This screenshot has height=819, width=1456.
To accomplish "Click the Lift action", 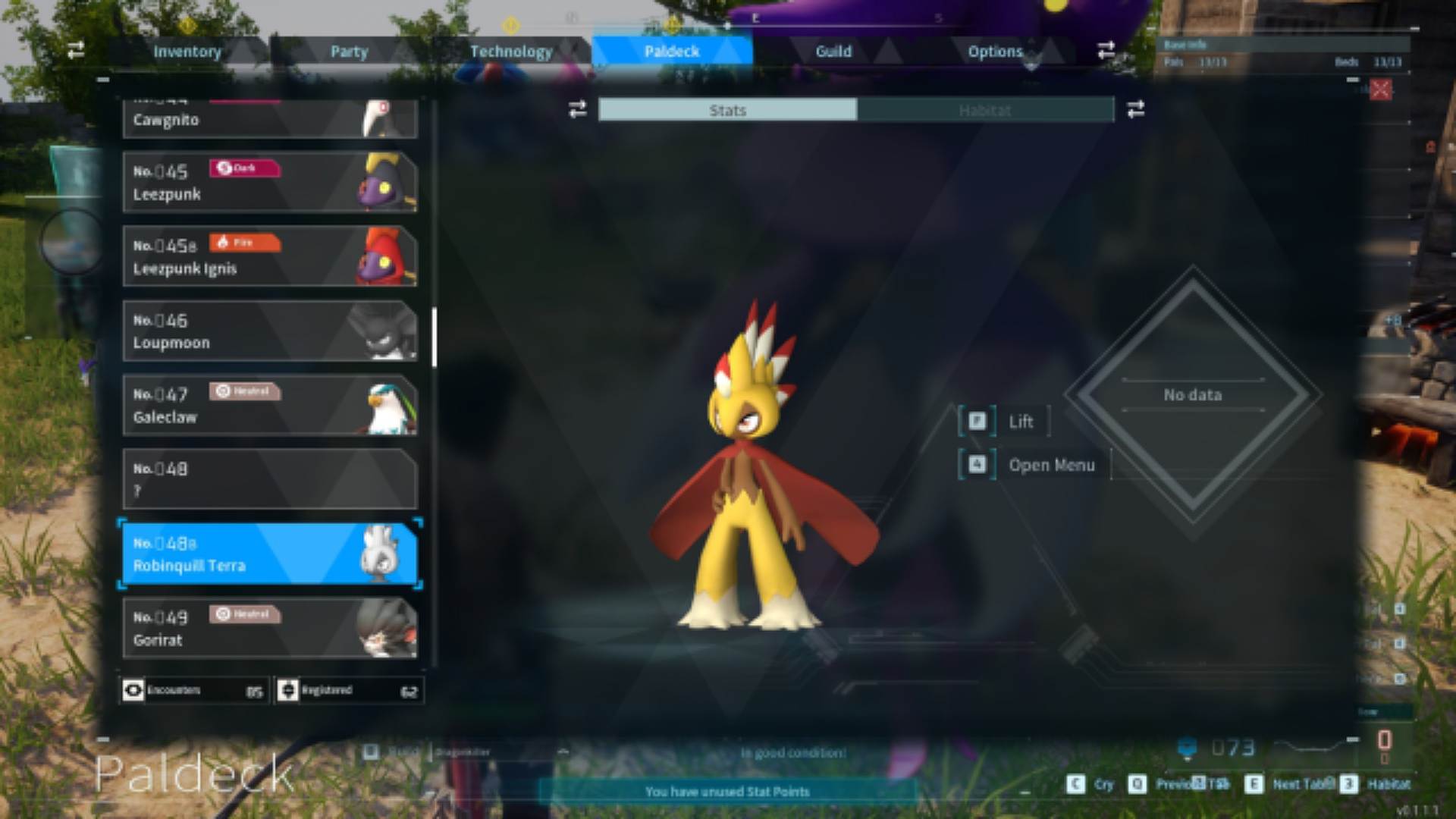I will (1020, 422).
